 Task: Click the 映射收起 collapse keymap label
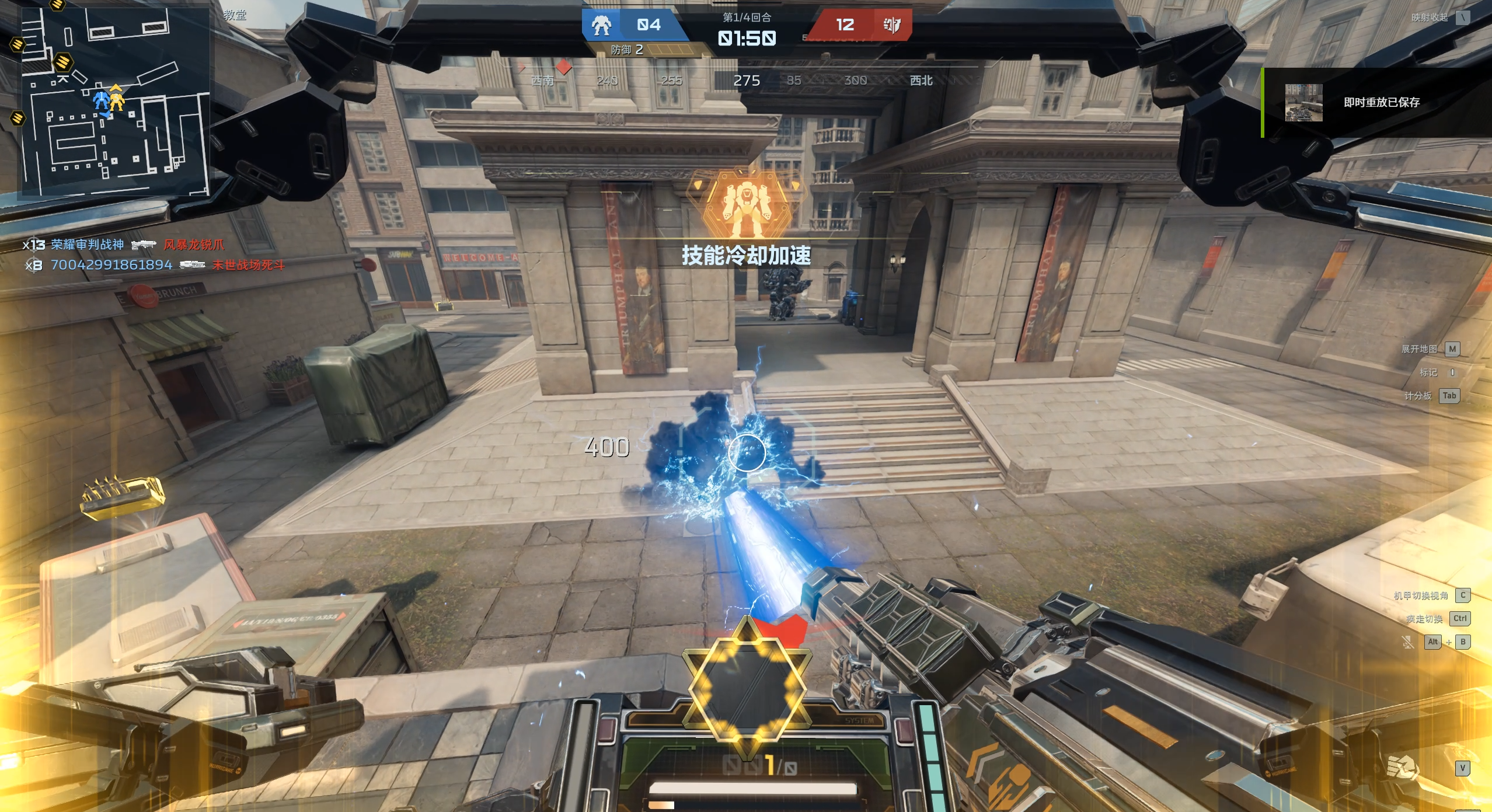(1430, 18)
